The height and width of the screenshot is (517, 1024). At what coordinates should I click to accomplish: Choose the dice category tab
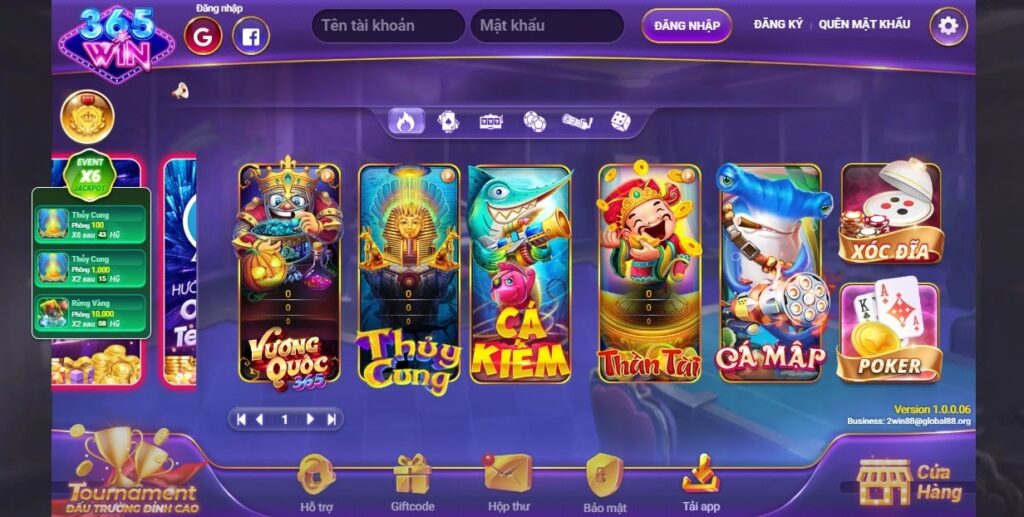point(621,122)
